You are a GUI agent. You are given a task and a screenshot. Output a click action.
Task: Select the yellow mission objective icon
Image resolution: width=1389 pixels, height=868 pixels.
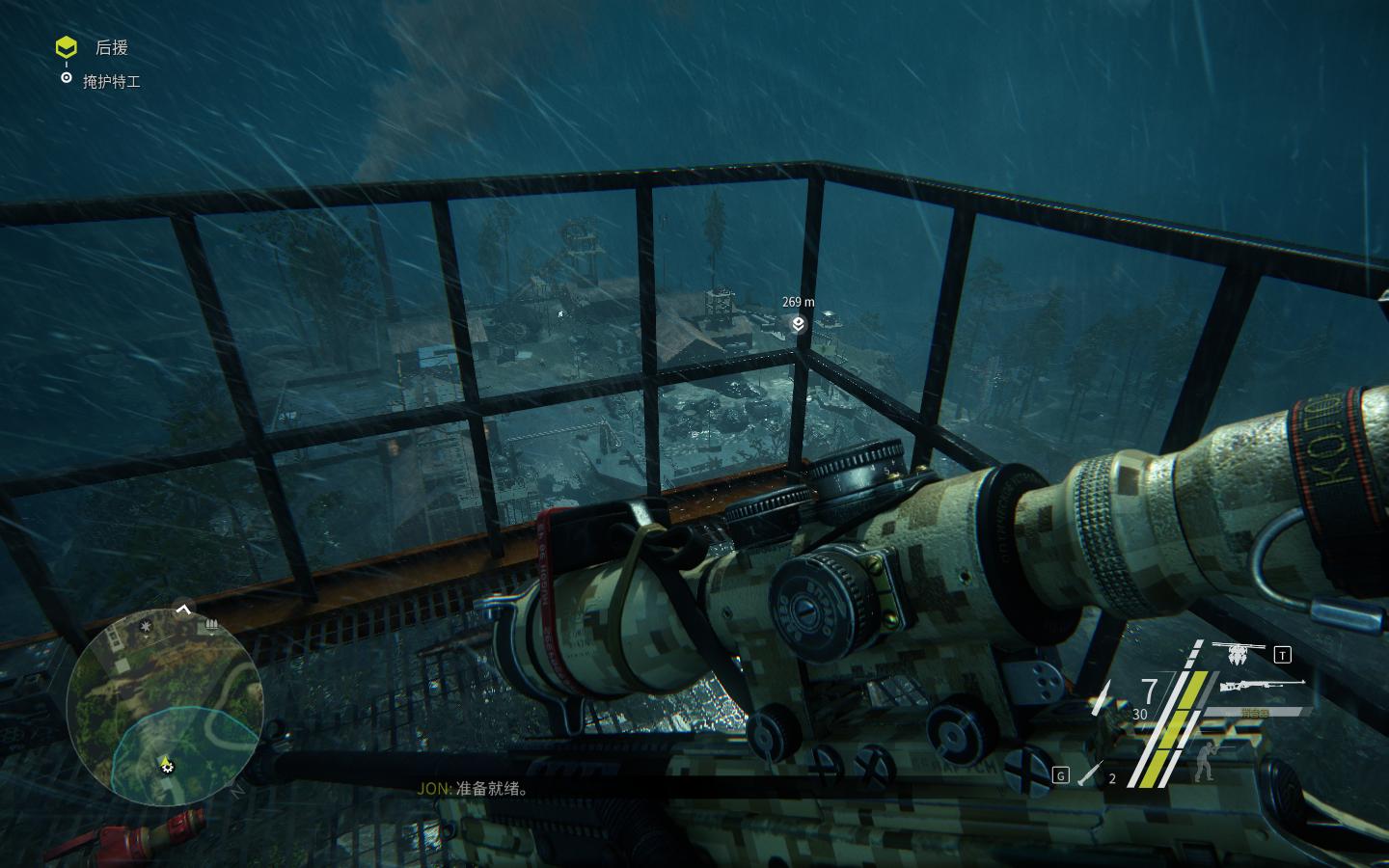click(x=66, y=46)
